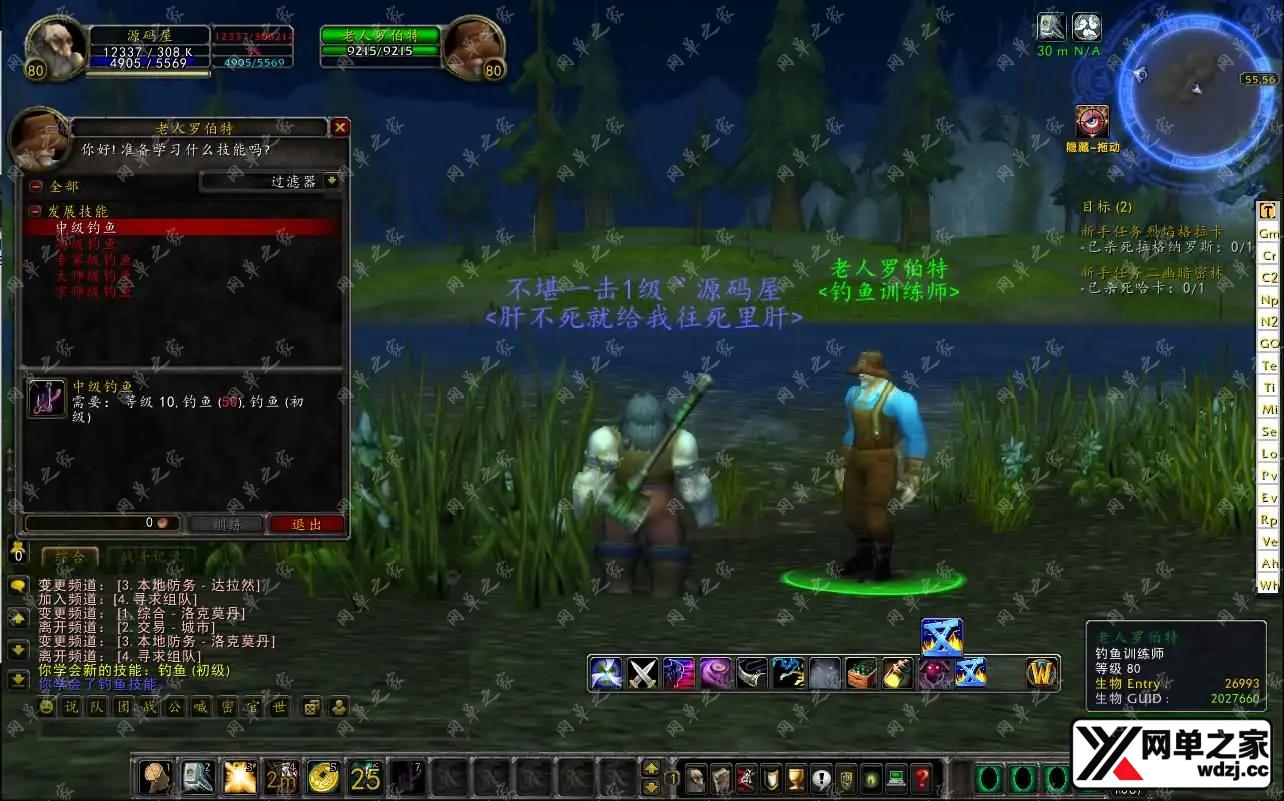Screen dimensions: 1284x801
Task: Activate the gold coin action slot
Action: [x=323, y=776]
